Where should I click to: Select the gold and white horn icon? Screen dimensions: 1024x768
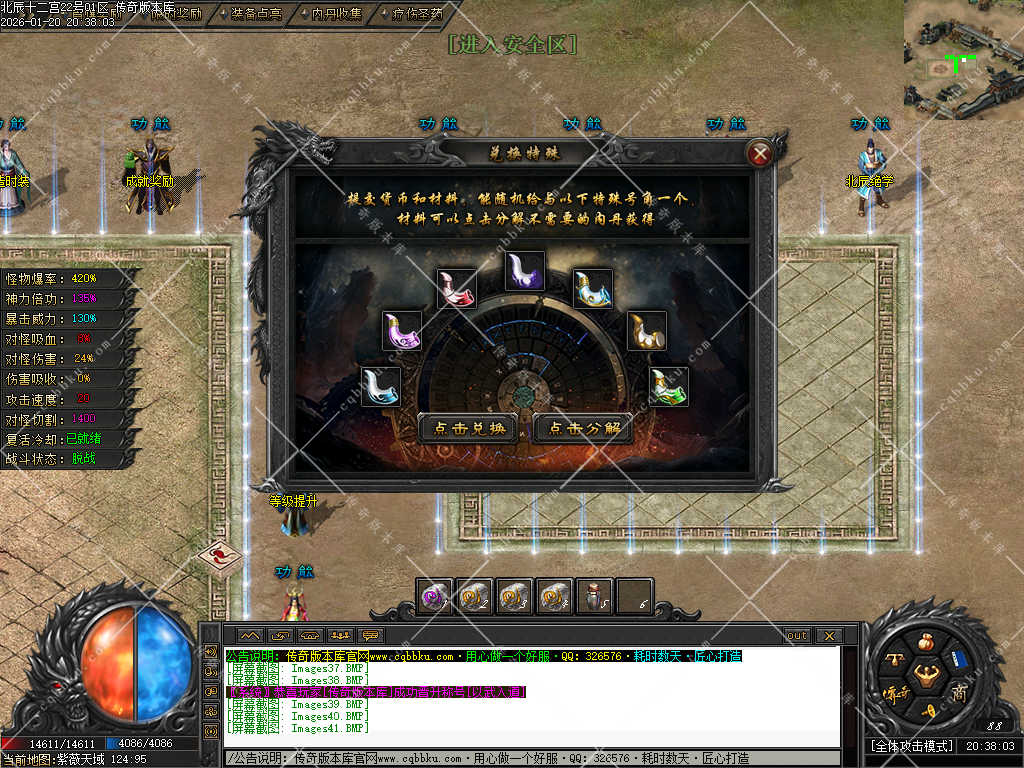[647, 332]
